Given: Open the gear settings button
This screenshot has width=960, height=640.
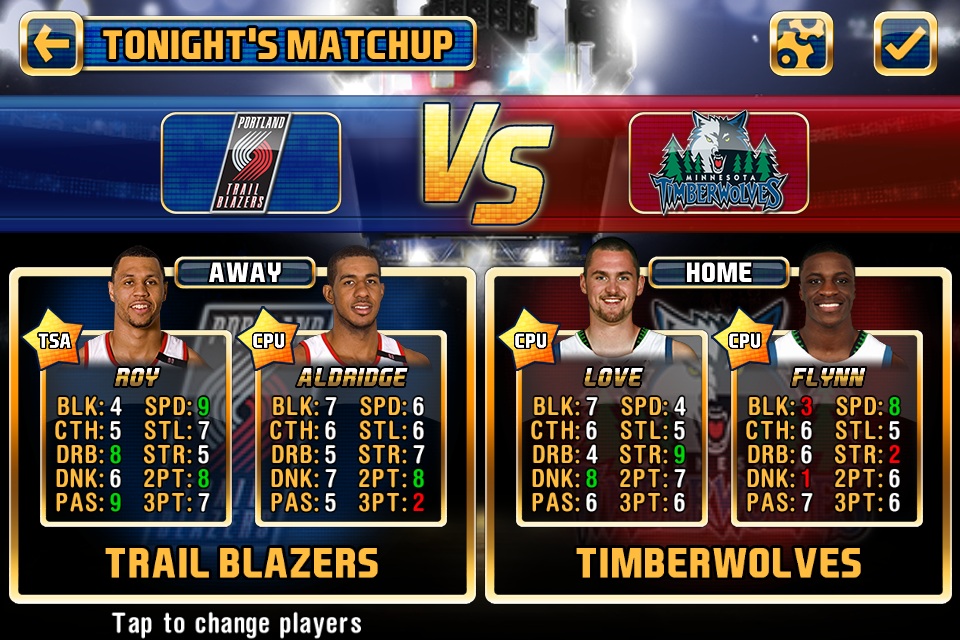Looking at the screenshot, I should pos(801,43).
